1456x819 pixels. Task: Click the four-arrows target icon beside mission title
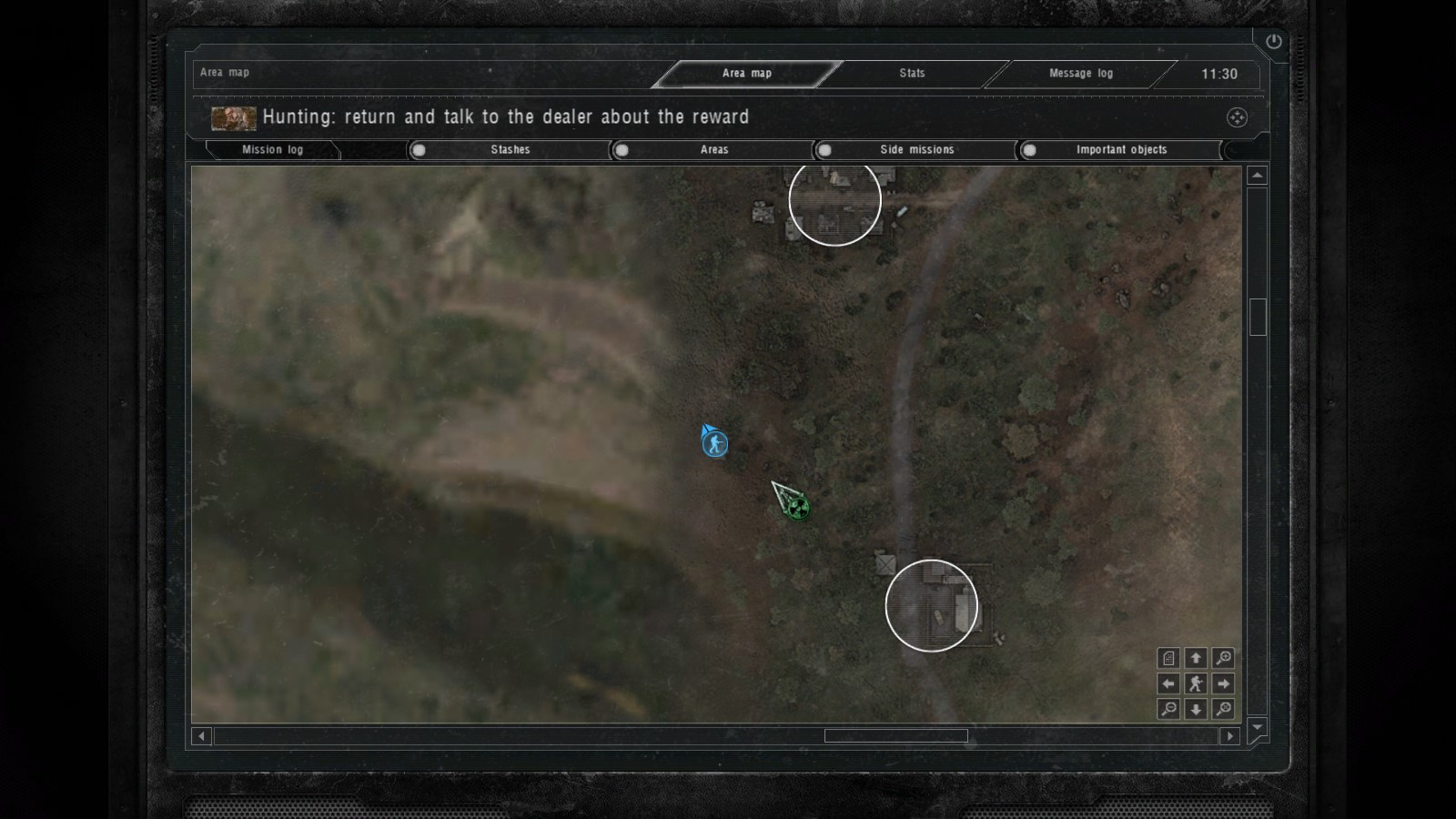[1237, 117]
